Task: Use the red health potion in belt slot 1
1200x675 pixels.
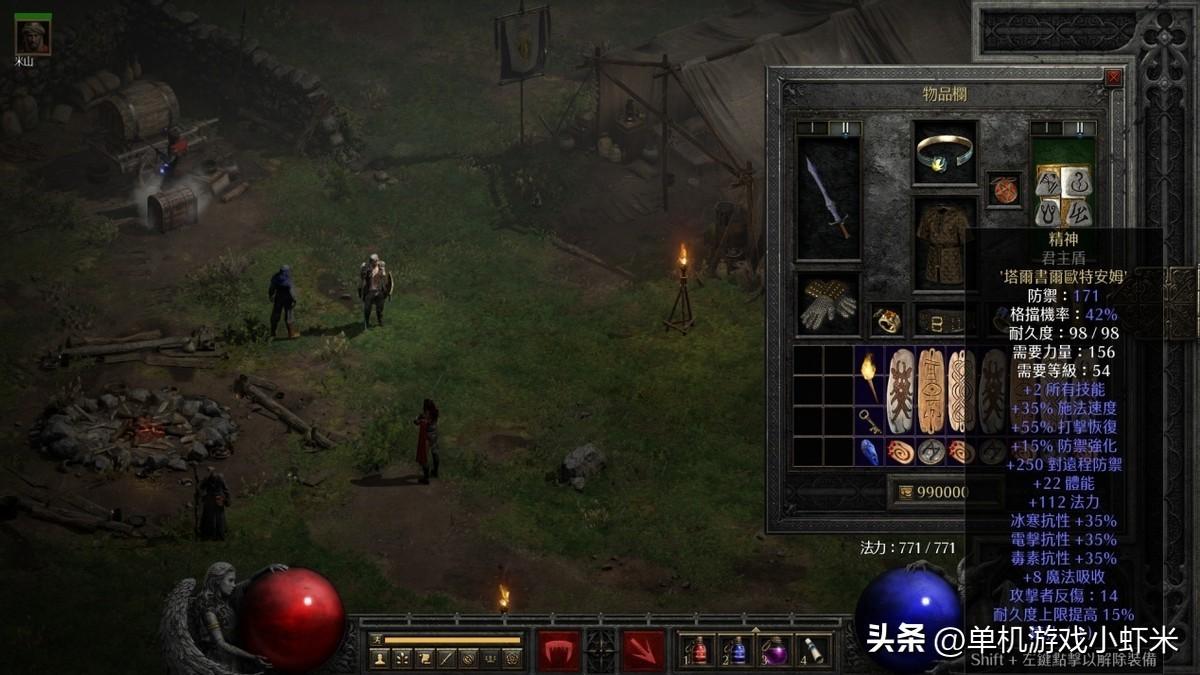Action: [x=698, y=651]
